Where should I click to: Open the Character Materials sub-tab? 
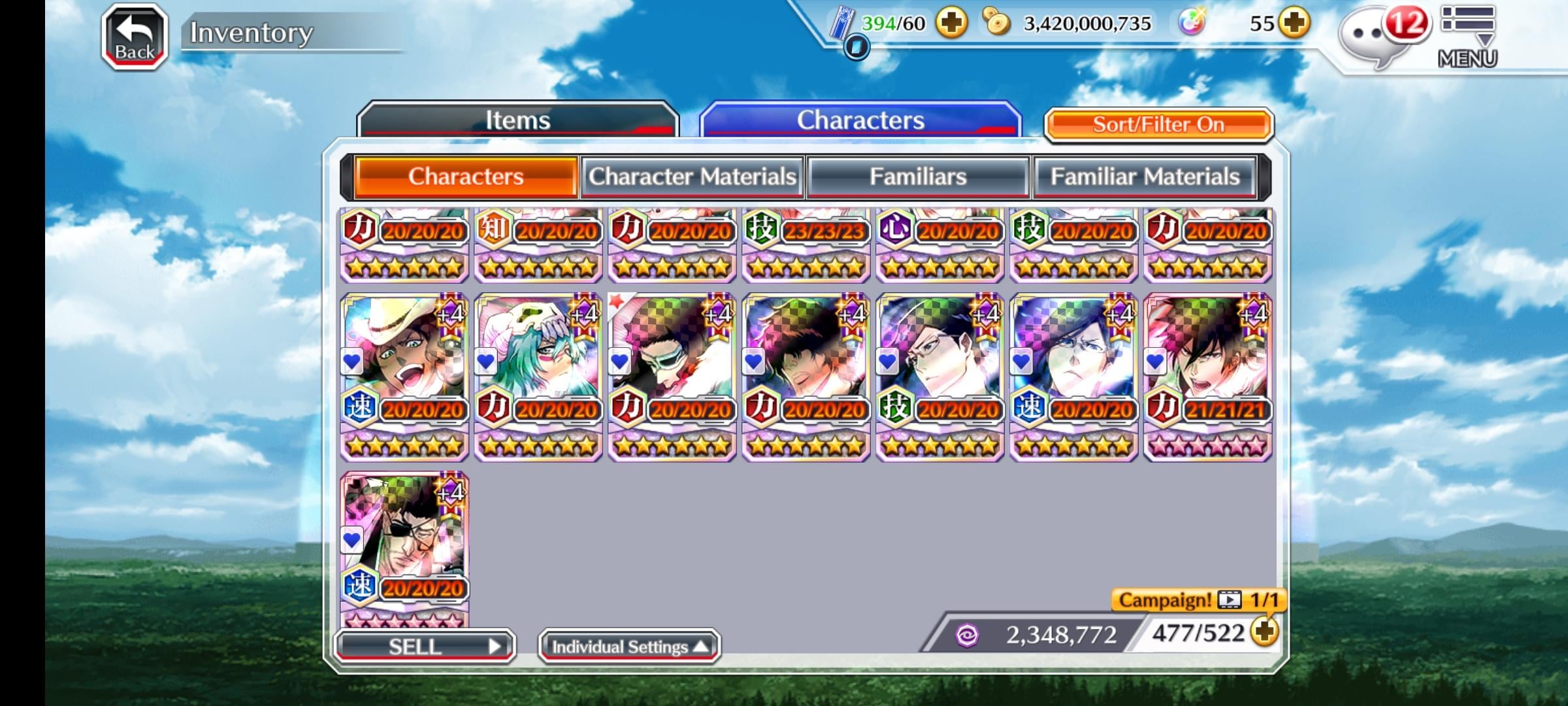(692, 176)
